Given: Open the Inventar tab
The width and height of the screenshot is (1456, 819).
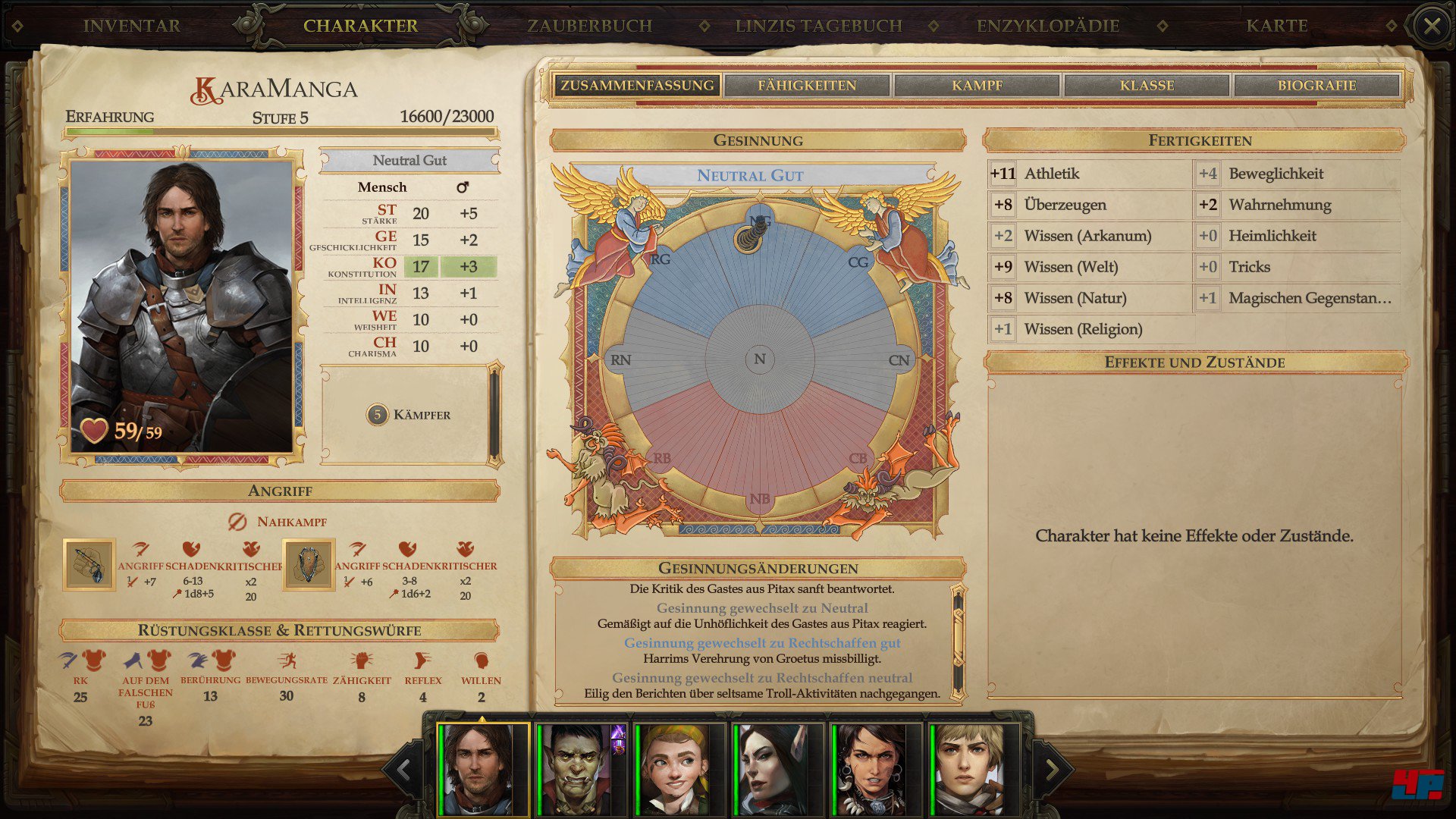Looking at the screenshot, I should click(132, 26).
